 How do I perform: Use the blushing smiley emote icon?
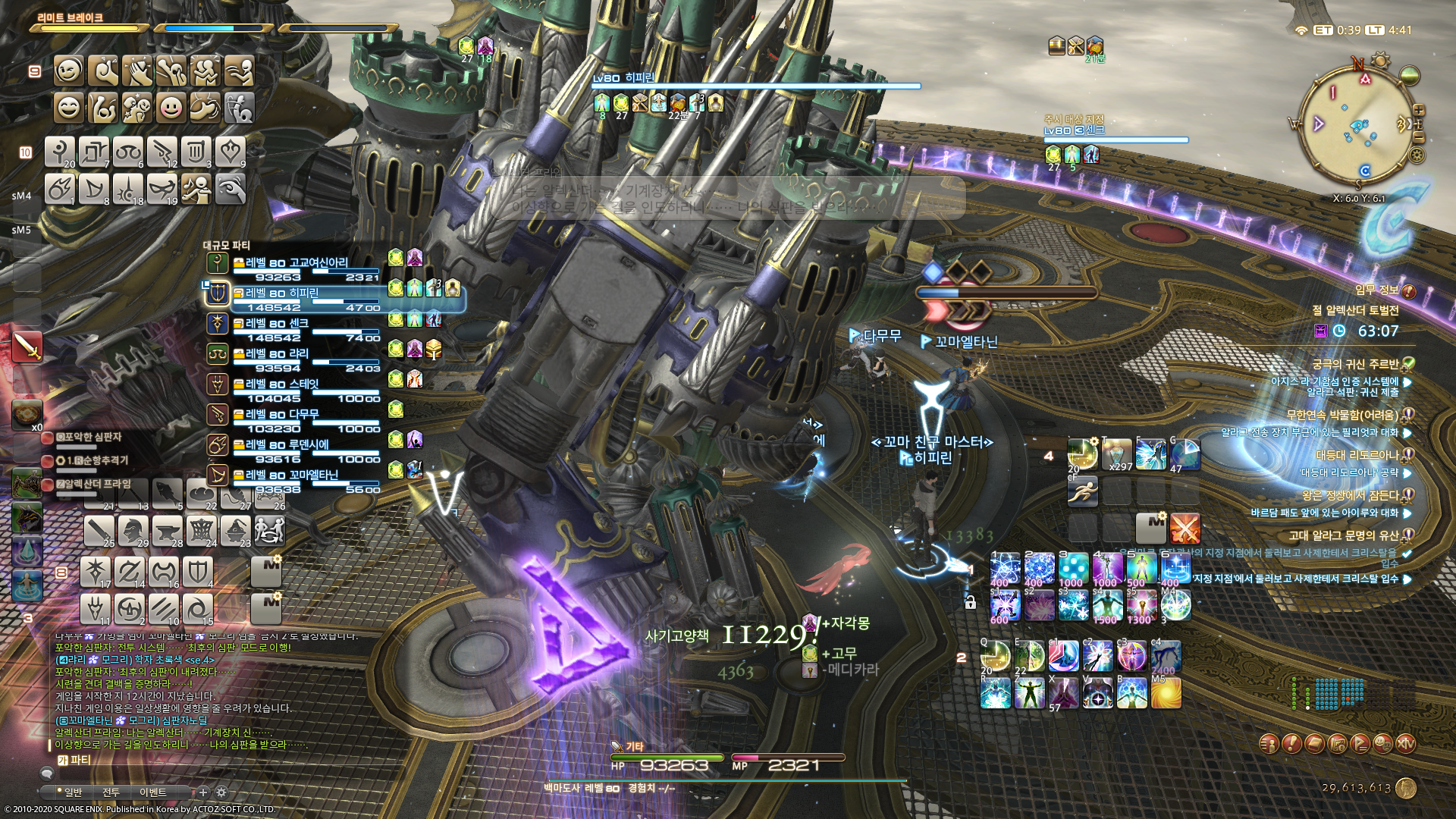click(x=171, y=108)
